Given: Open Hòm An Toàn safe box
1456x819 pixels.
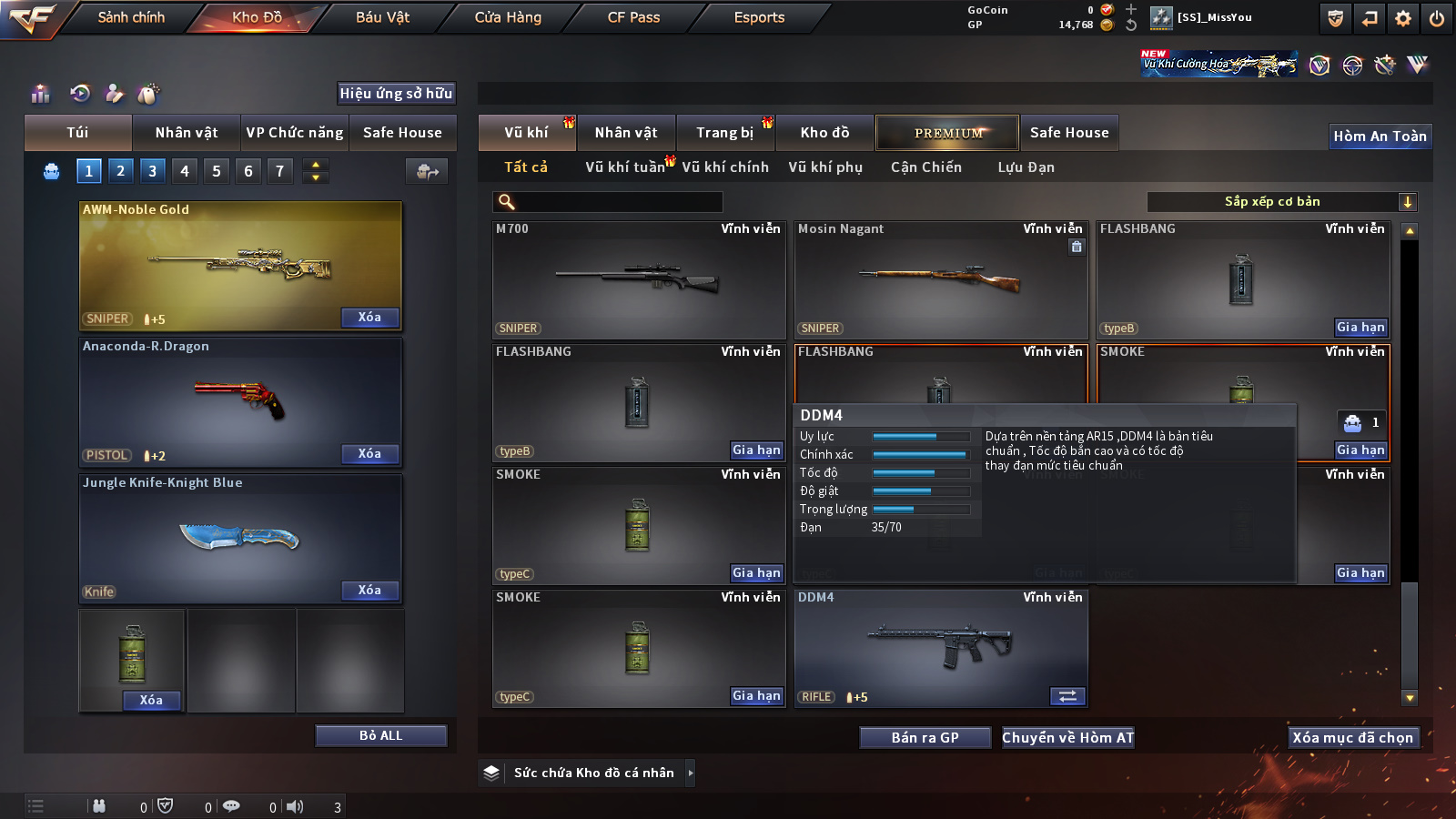Looking at the screenshot, I should pyautogui.click(x=1380, y=136).
